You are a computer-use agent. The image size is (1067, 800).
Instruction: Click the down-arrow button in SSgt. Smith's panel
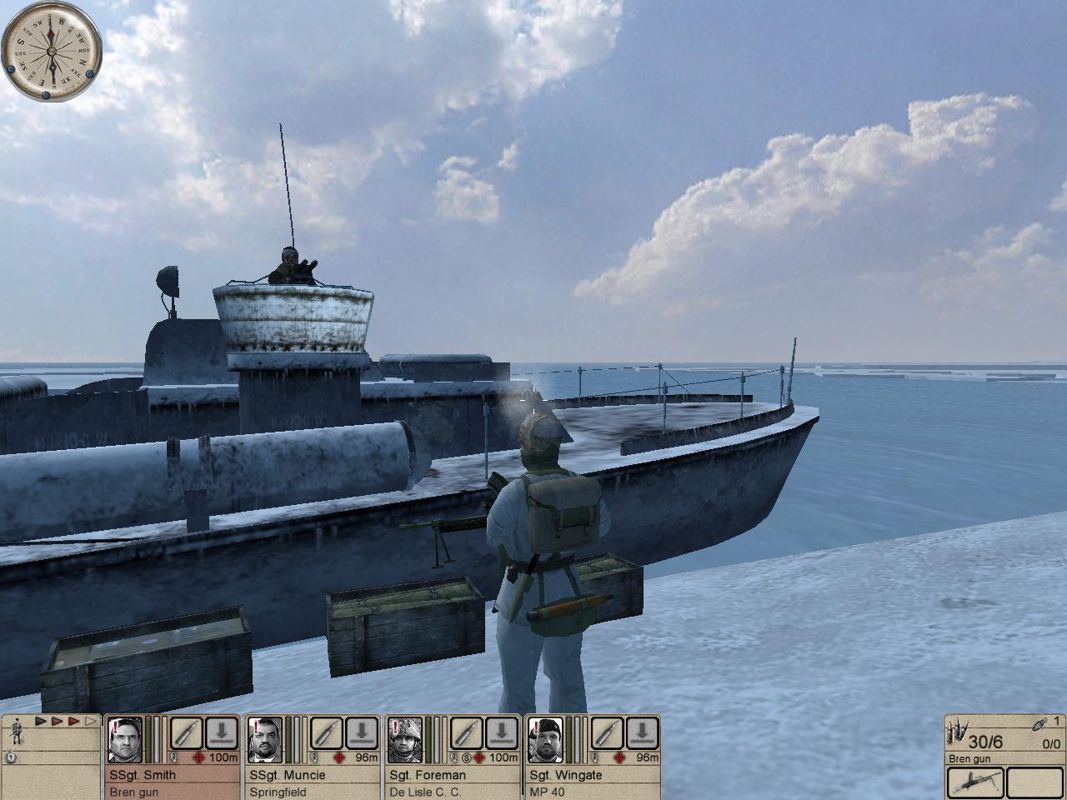click(x=221, y=733)
